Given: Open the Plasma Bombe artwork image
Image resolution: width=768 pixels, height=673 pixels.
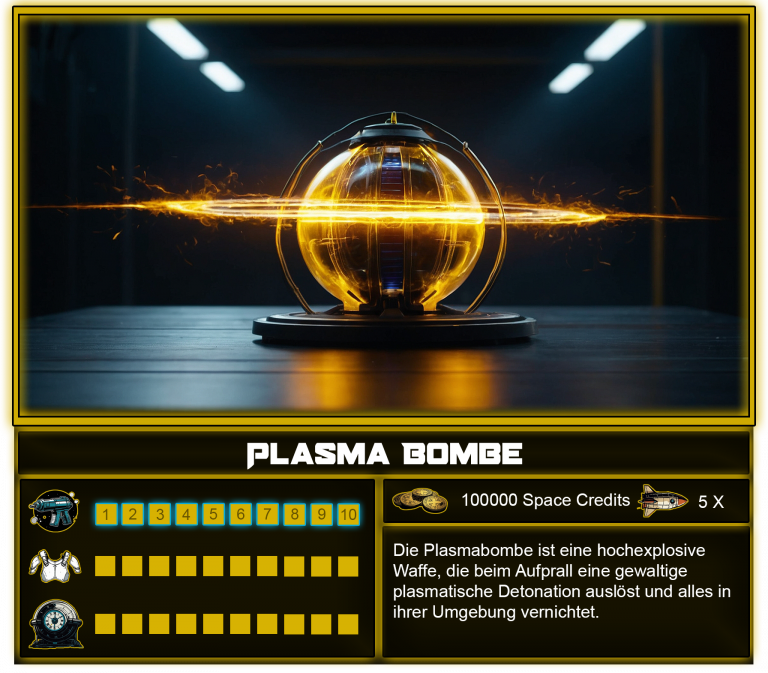Looking at the screenshot, I should click(x=384, y=215).
